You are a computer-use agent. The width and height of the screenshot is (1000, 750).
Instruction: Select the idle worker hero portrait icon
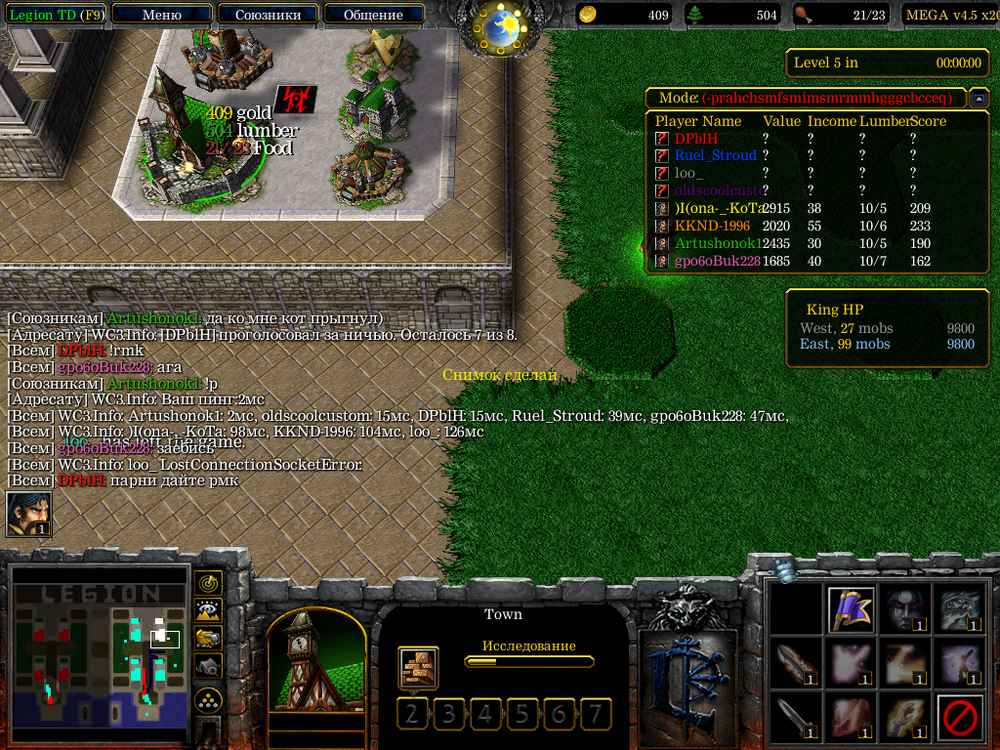[x=29, y=515]
